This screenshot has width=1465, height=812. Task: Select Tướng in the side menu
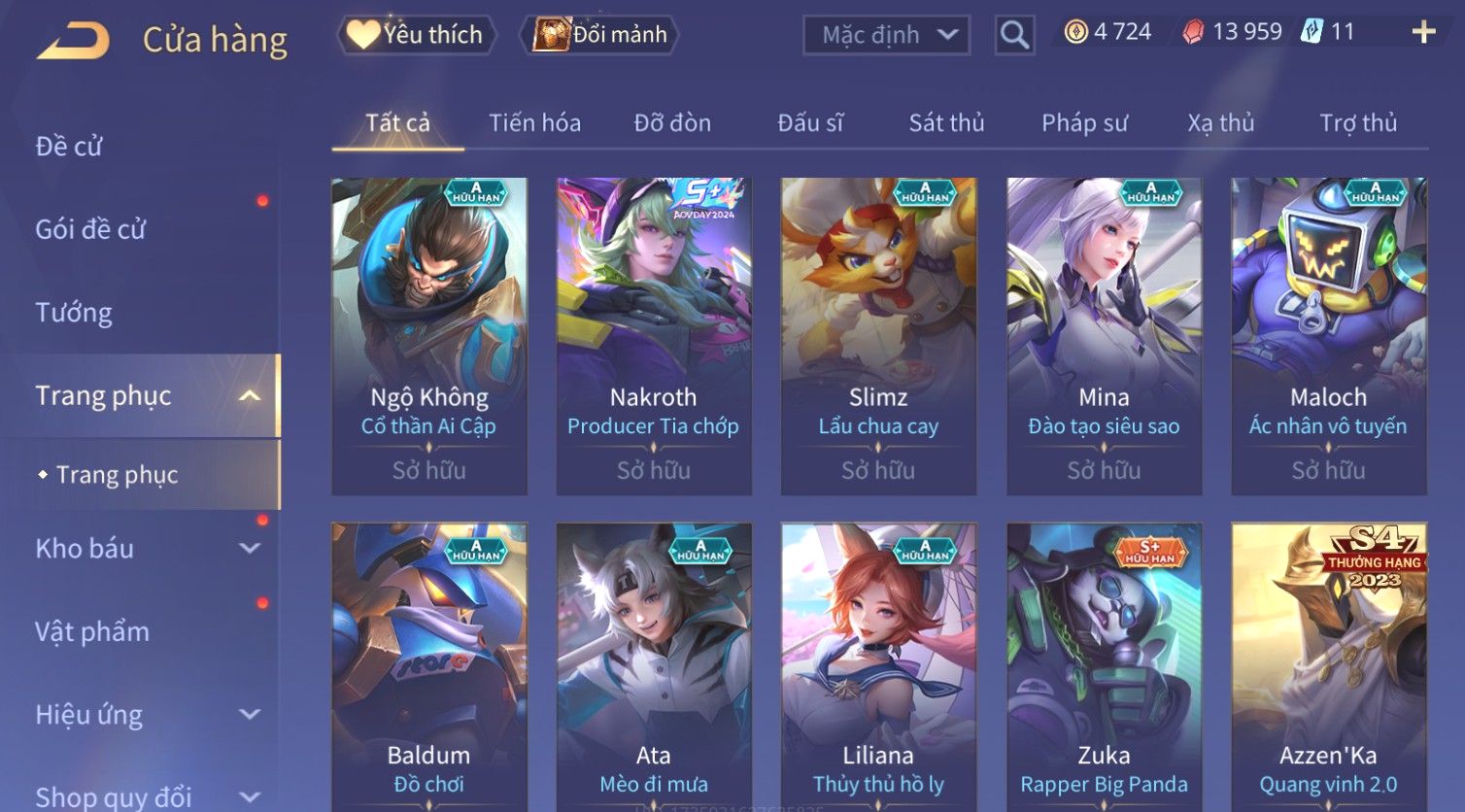[x=74, y=313]
